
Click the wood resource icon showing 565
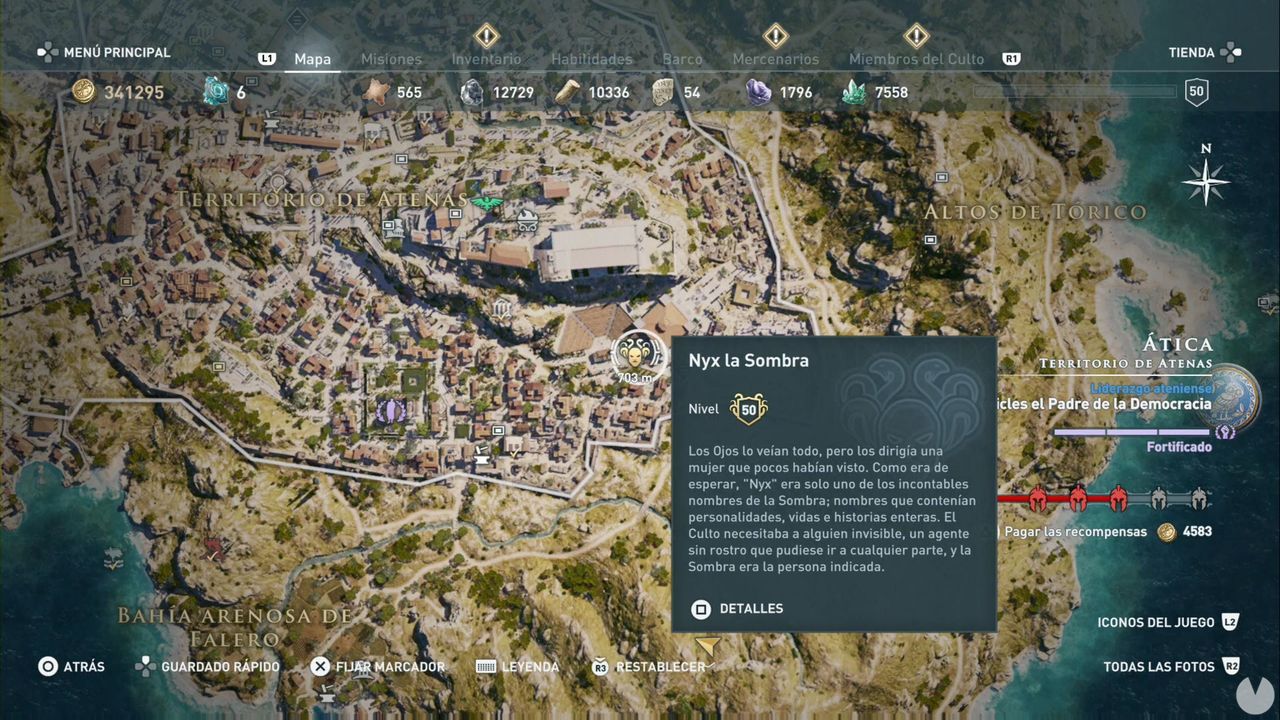[x=376, y=91]
